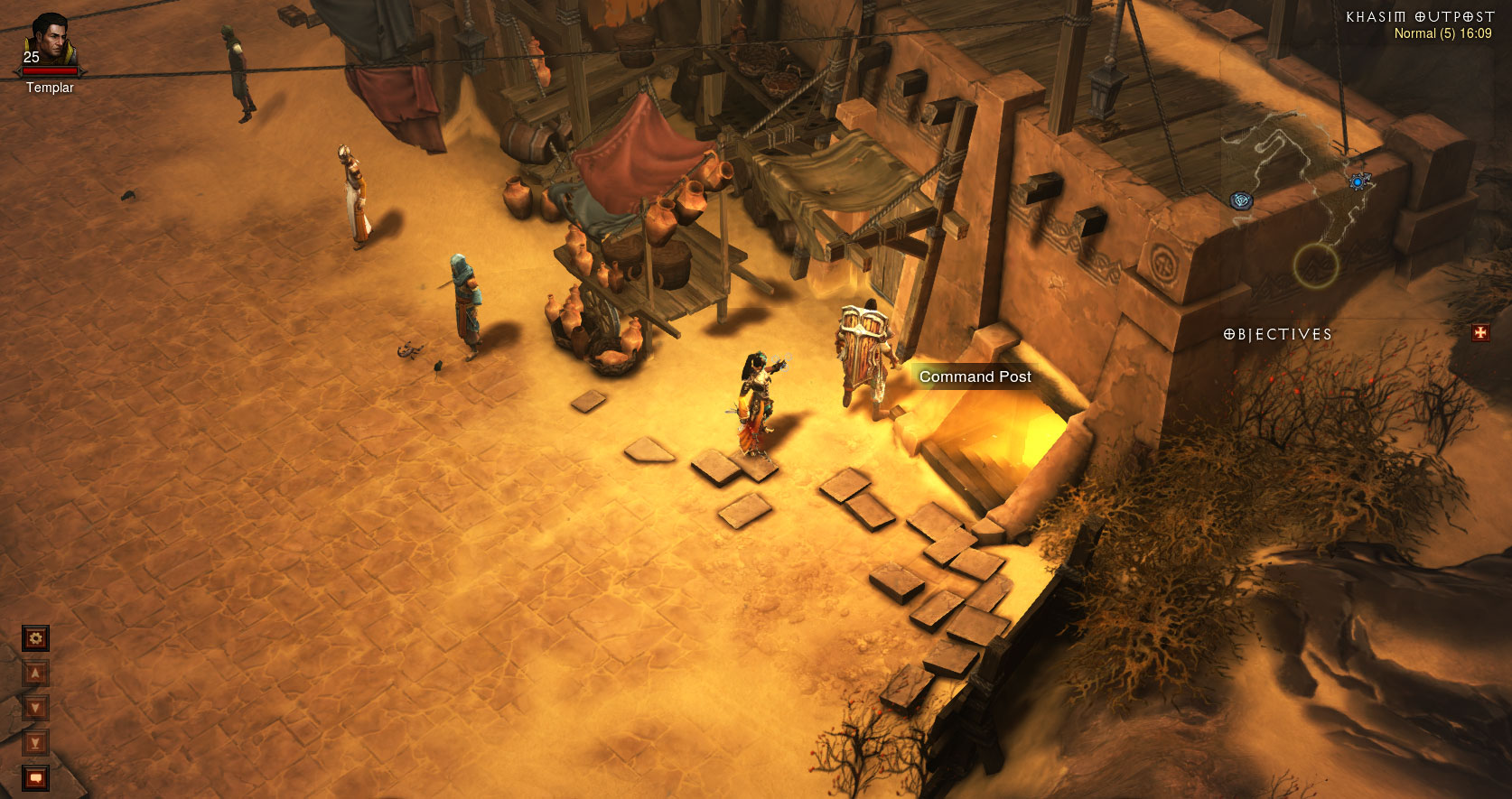Click the yellow circle marker on the minimap
Viewport: 1512px width, 799px height.
pyautogui.click(x=1316, y=265)
